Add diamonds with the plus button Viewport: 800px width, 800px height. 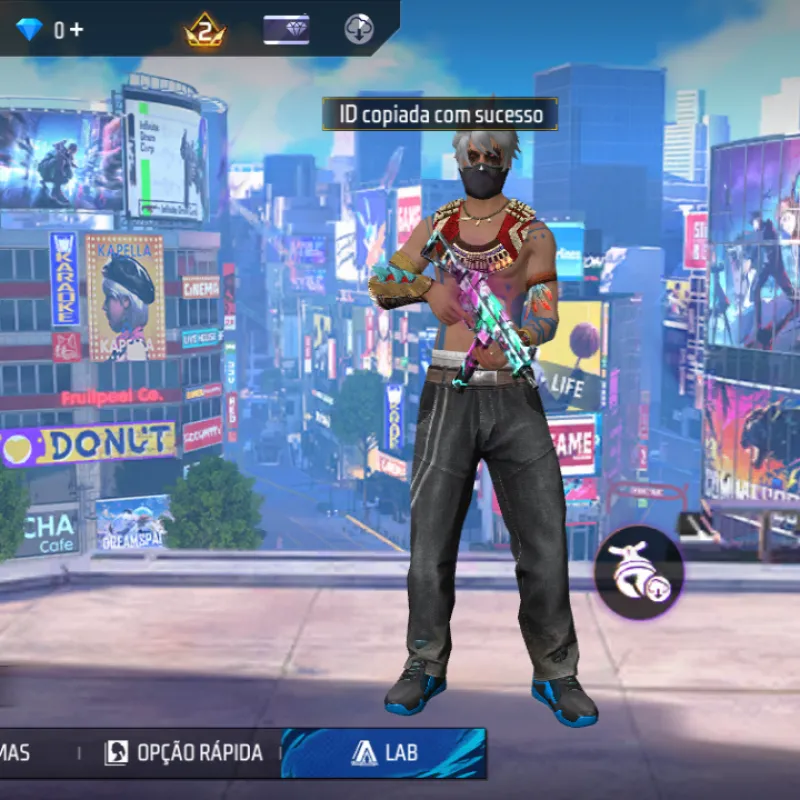pyautogui.click(x=77, y=30)
